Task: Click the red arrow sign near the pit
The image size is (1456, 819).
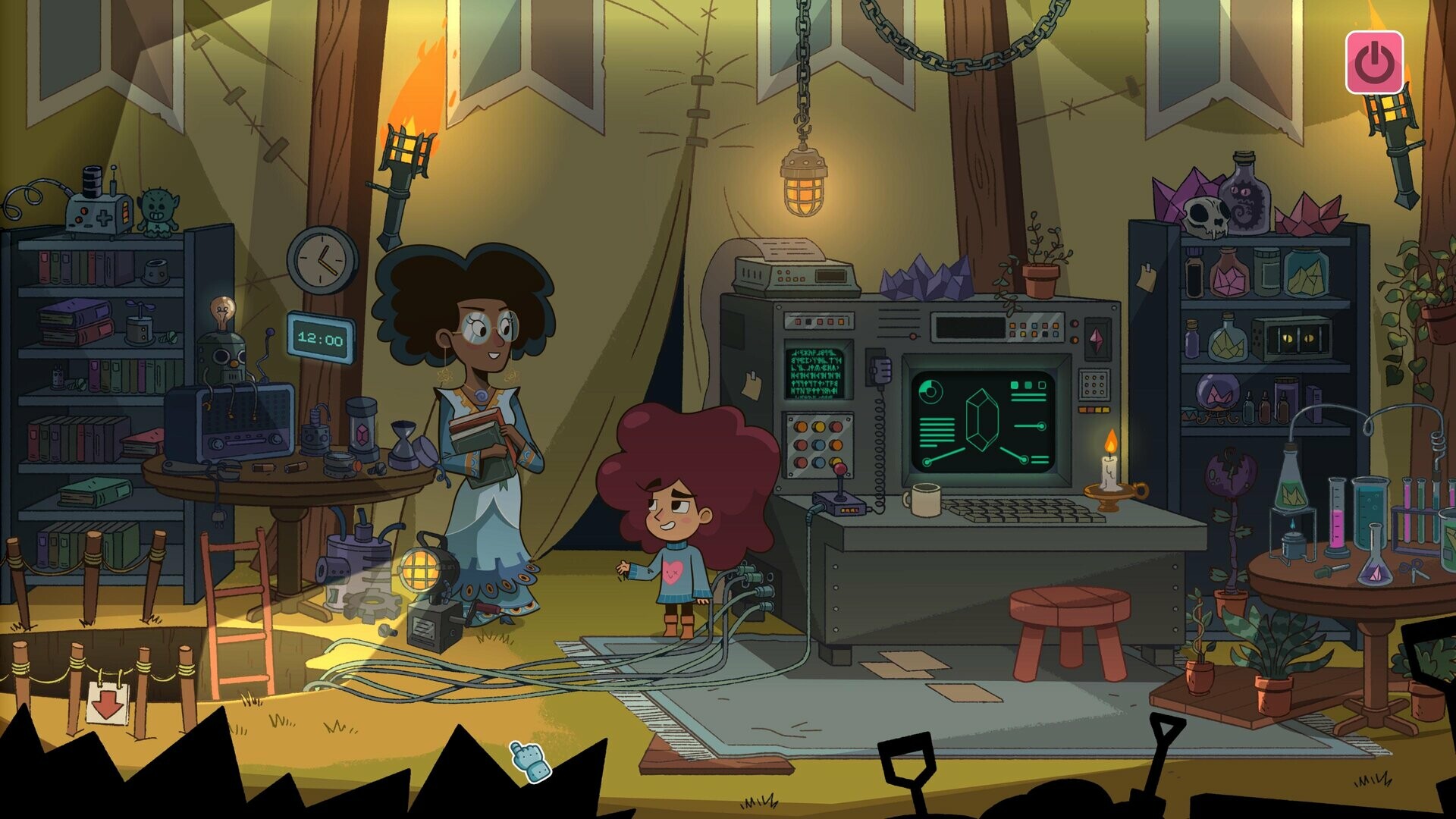Action: (108, 702)
